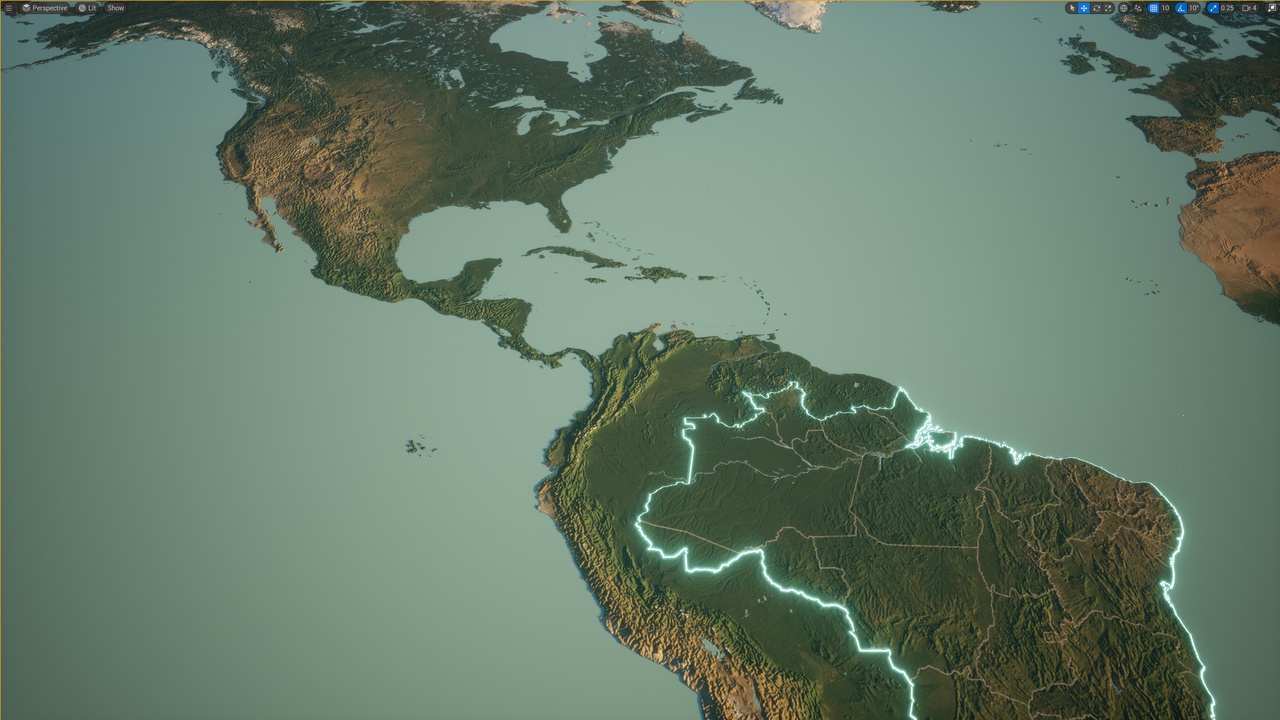Screen dimensions: 1280x720
Task: Open the Perspective view dropdown
Action: (48, 7)
